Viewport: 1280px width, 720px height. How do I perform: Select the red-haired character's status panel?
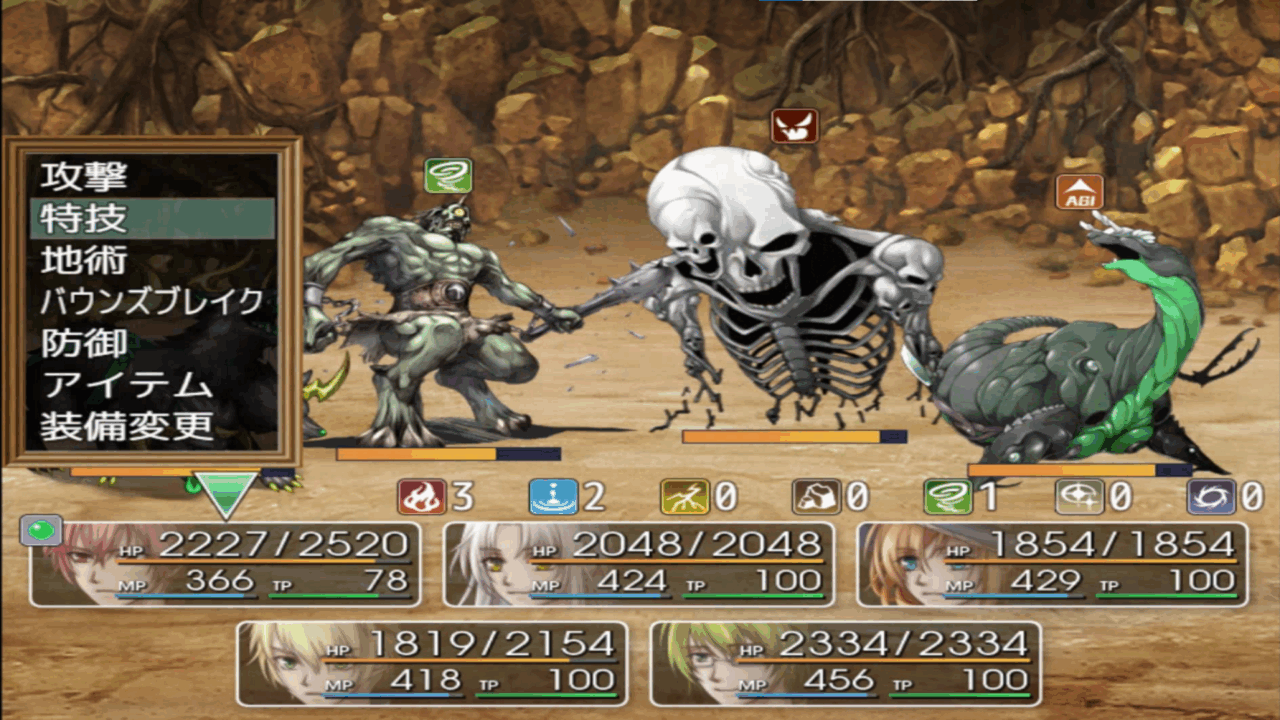pos(225,564)
